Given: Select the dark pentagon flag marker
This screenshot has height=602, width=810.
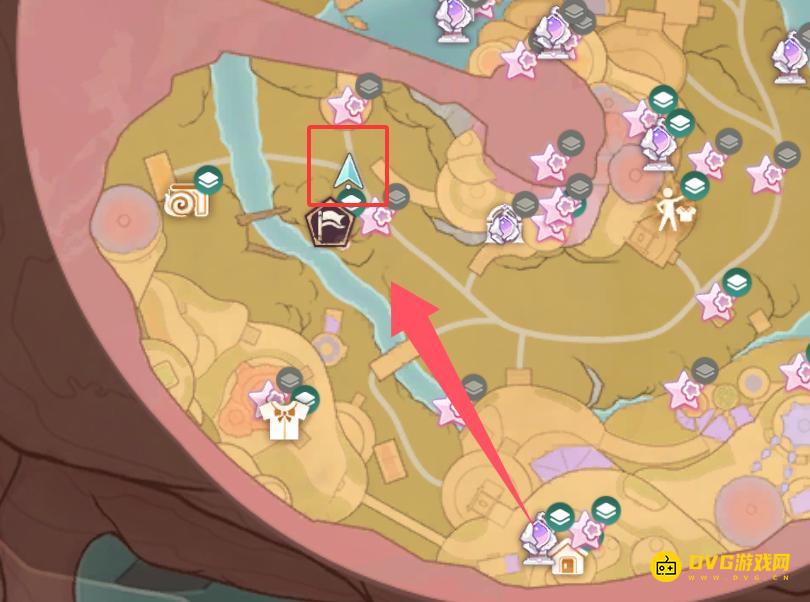Looking at the screenshot, I should [328, 226].
